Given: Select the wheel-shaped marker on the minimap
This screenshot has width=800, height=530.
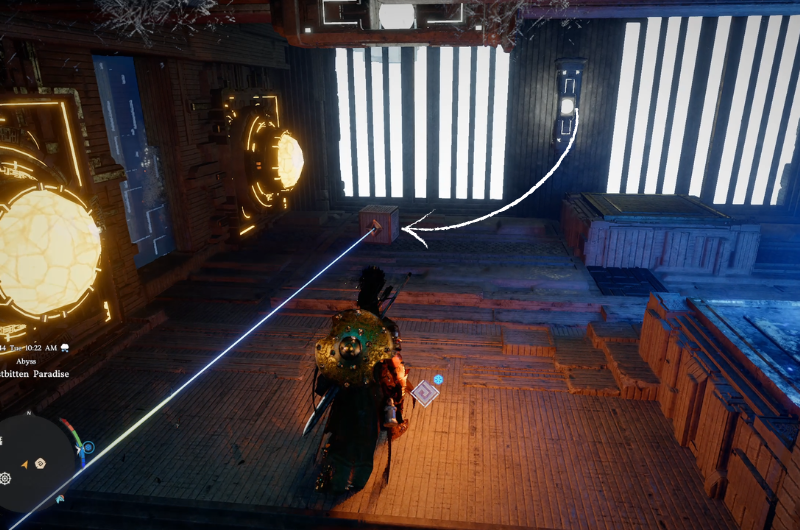Looking at the screenshot, I should pos(5,478).
